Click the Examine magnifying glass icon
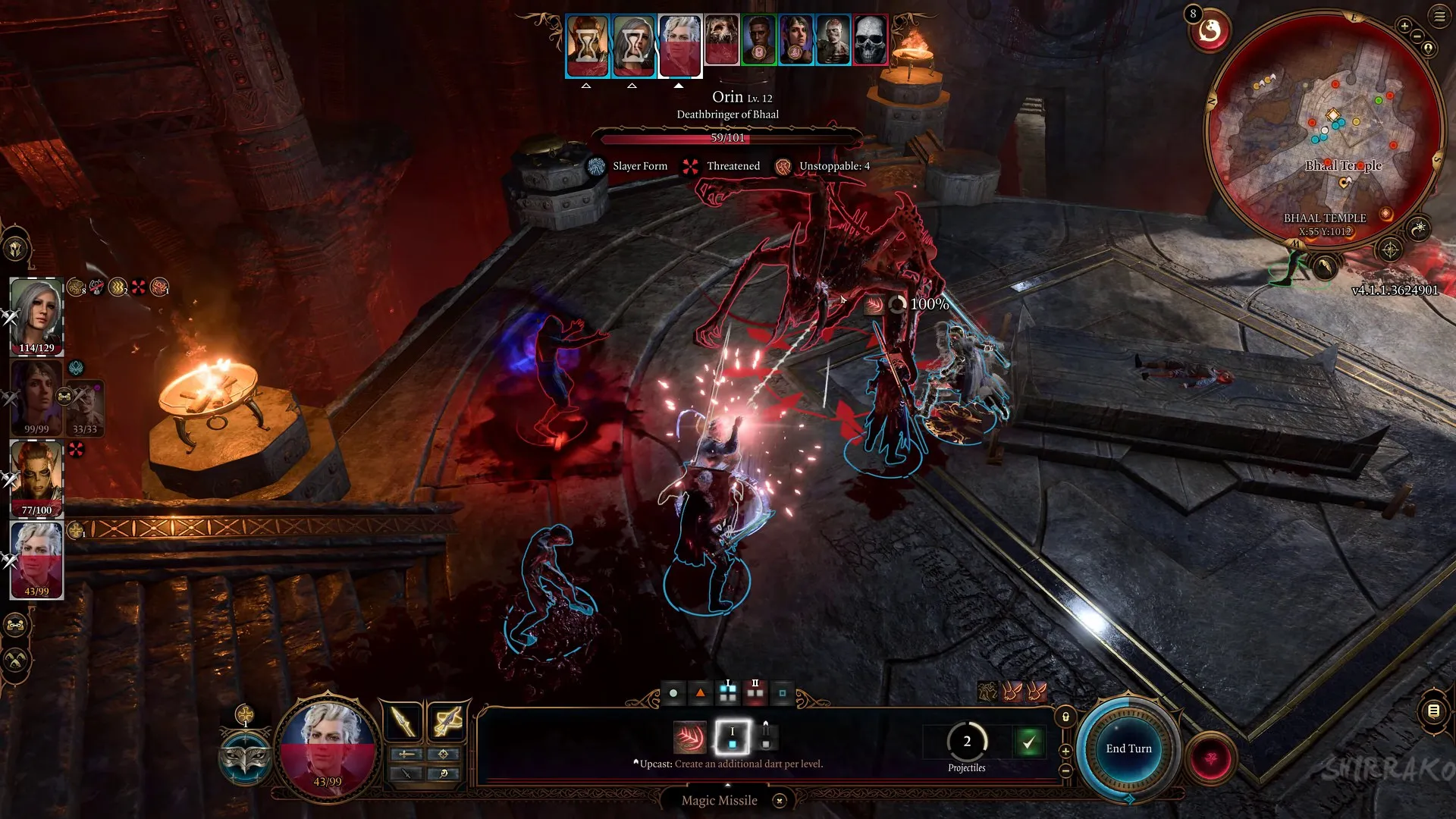The image size is (1456, 819). [444, 775]
